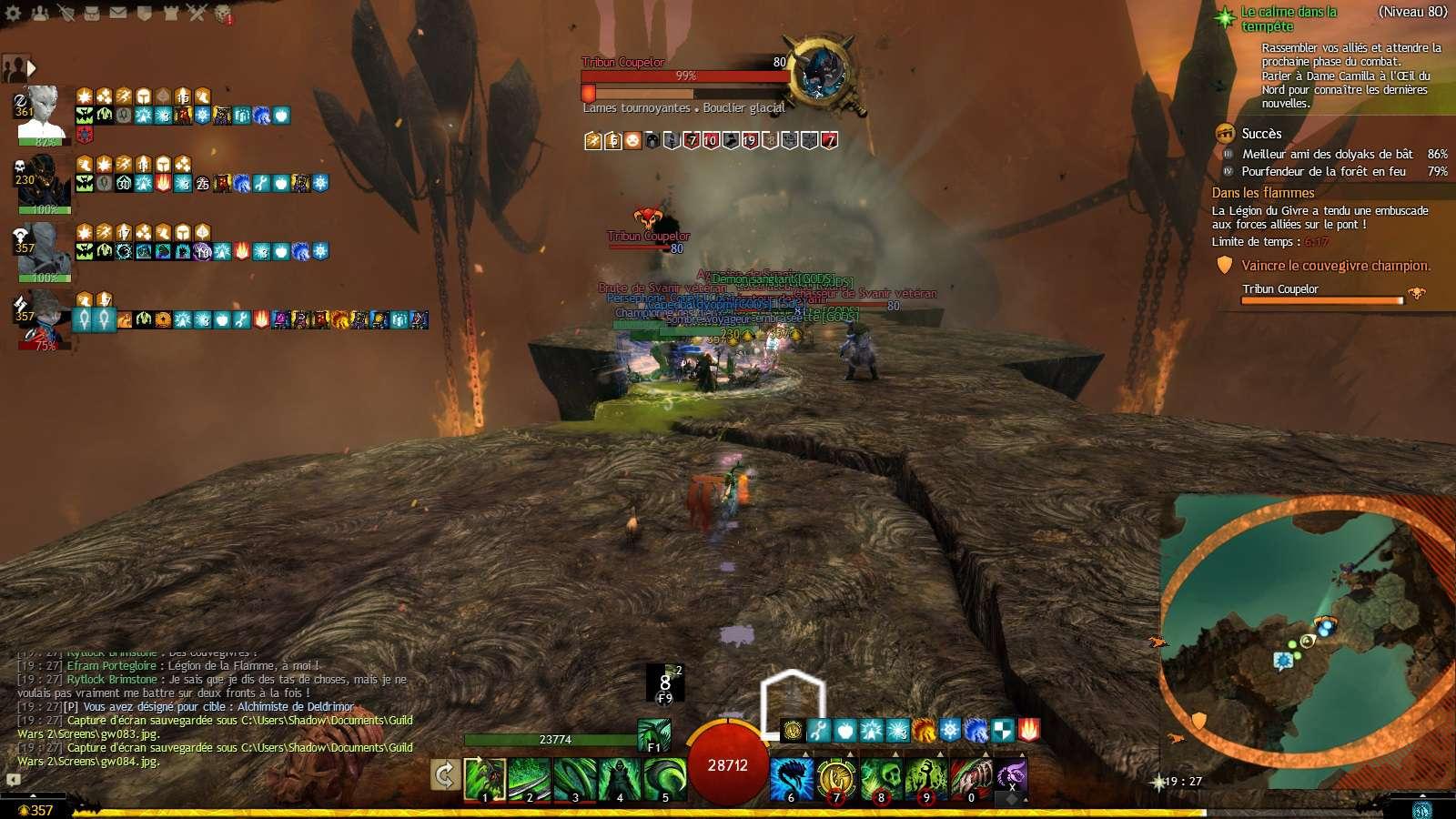Viewport: 1456px width, 819px height.
Task: Open the 'Le calme dans la tempête' story objective
Action: click(1289, 18)
